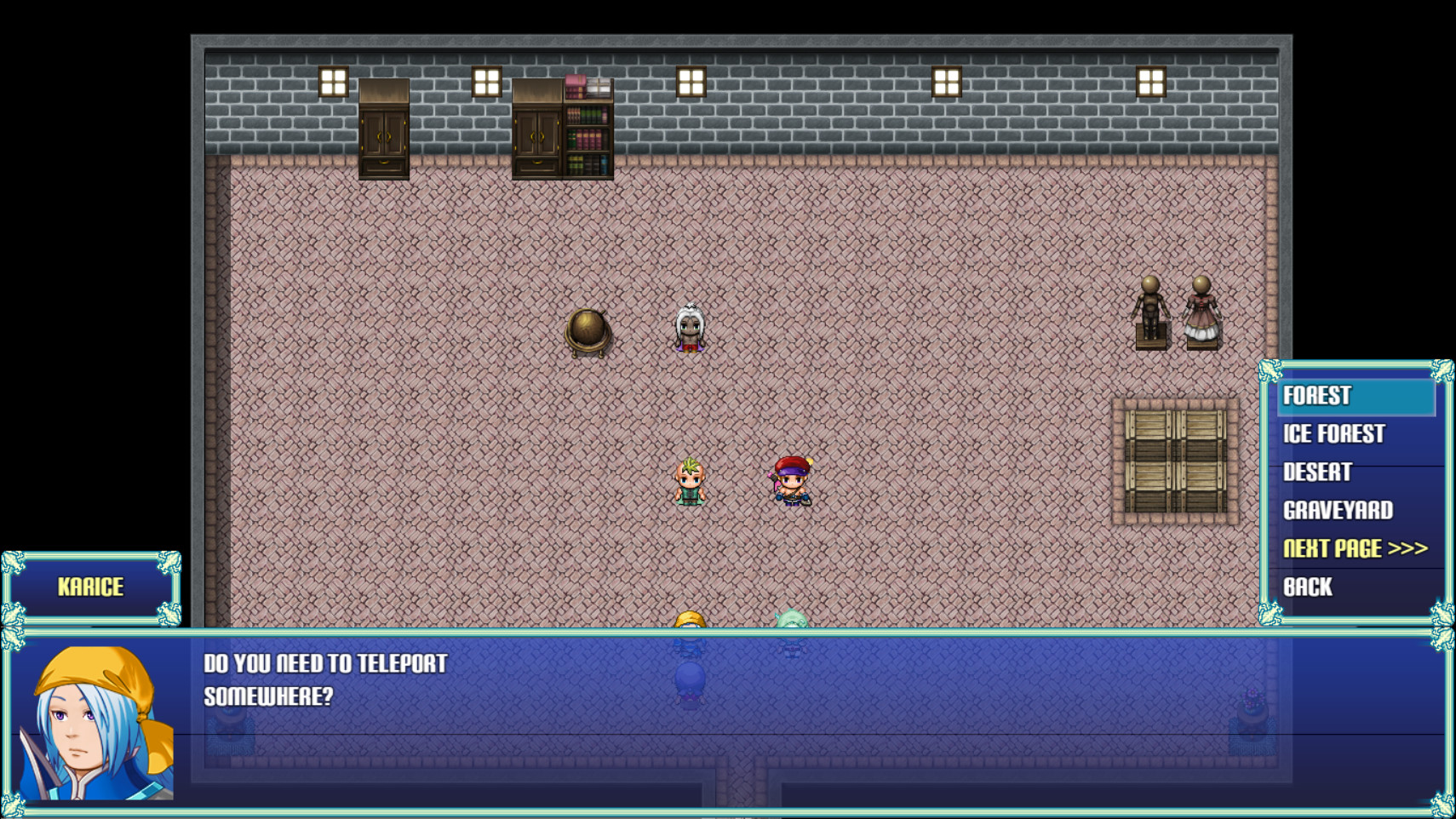Viewport: 1456px width, 819px height.
Task: Click the highlighted Forest selection bar
Action: tap(1354, 395)
